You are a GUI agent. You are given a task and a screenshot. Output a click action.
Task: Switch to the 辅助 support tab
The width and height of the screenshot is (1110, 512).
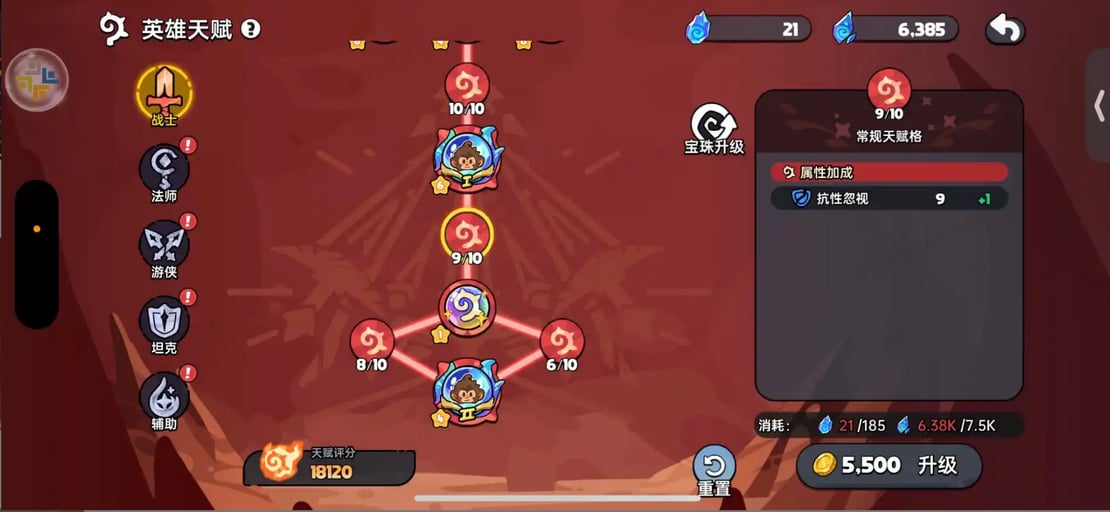point(164,397)
